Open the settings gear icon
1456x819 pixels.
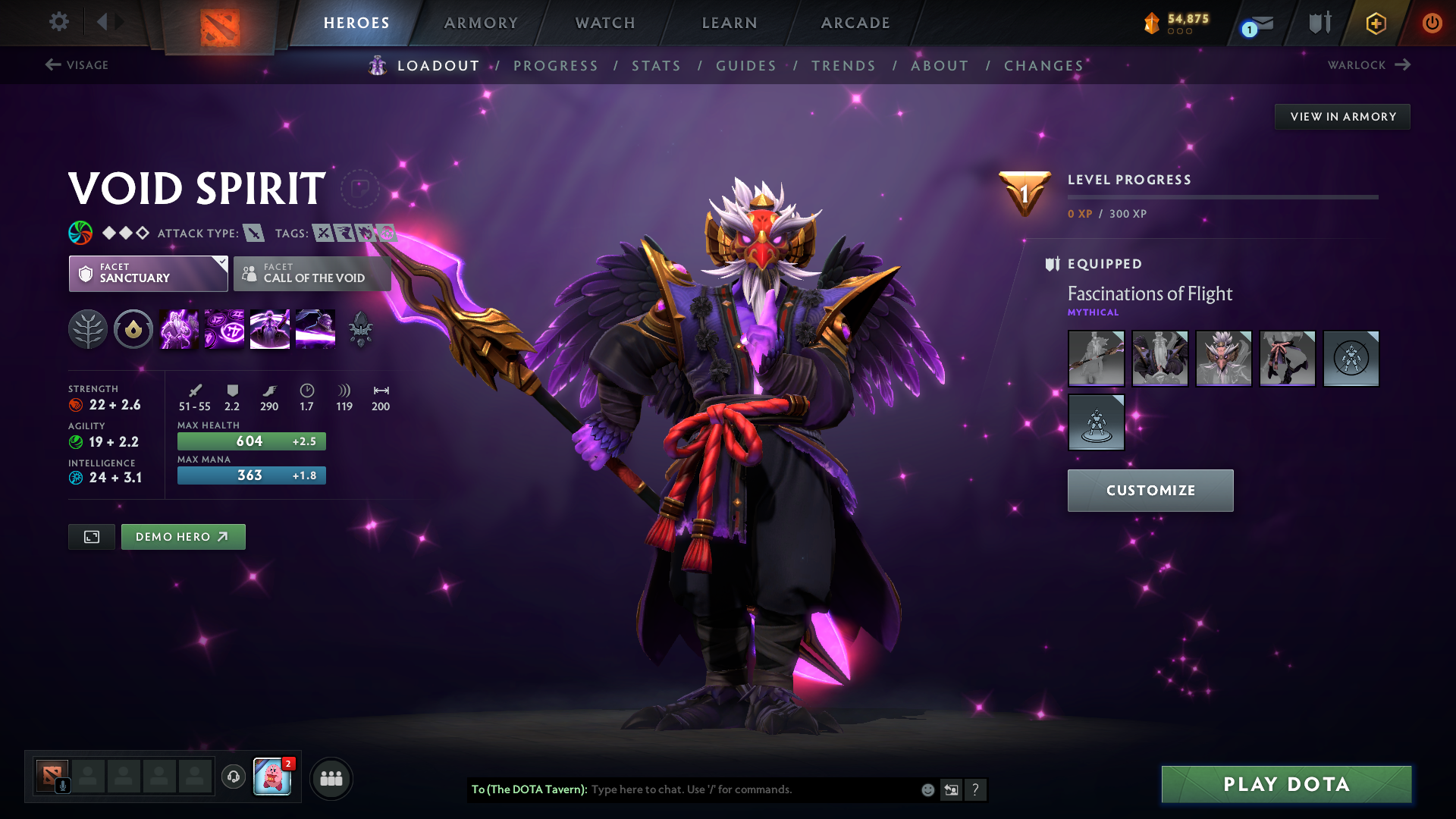coord(59,22)
